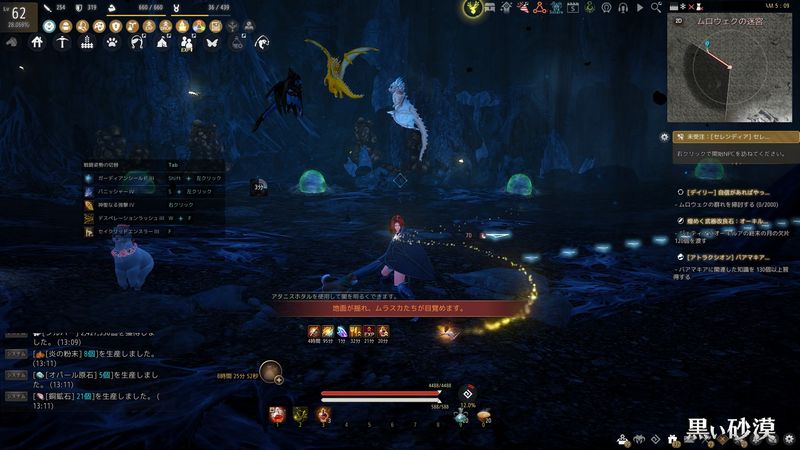Open the house icon shortcut
The image size is (800, 450).
(x=37, y=43)
